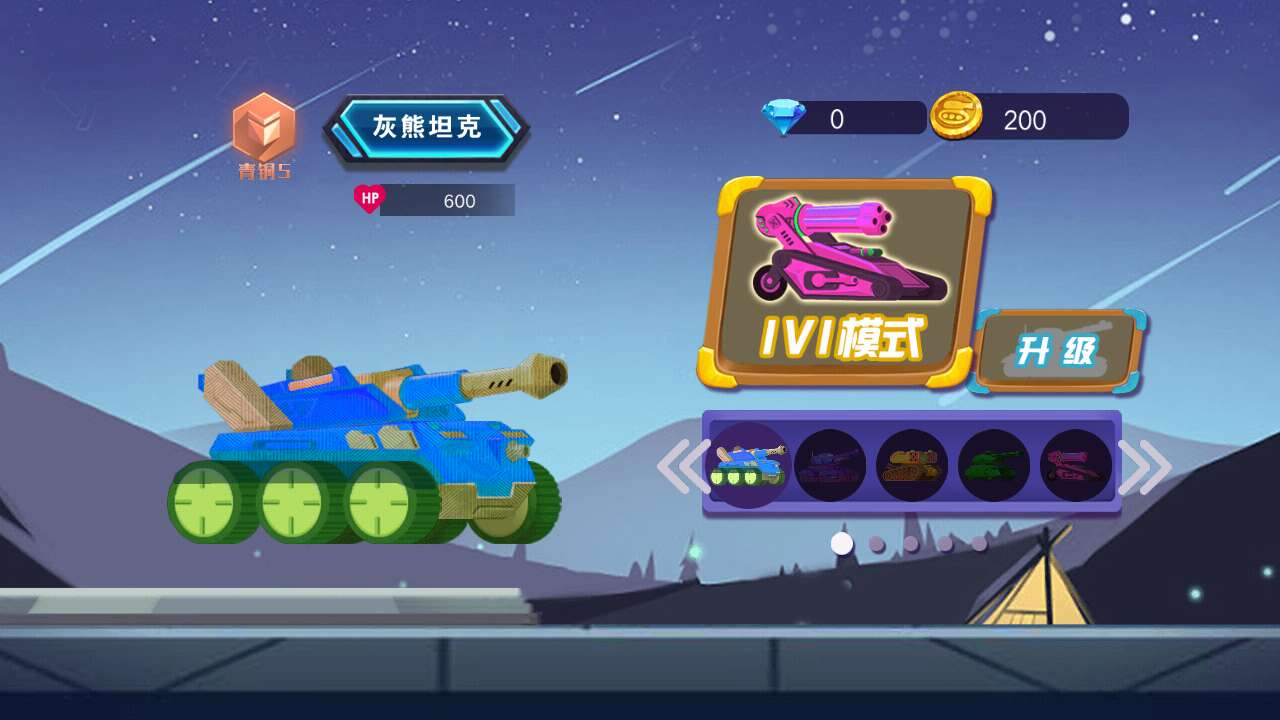Viewport: 1280px width, 720px height.
Task: Pick the green tank in the selection bar
Action: tap(993, 465)
